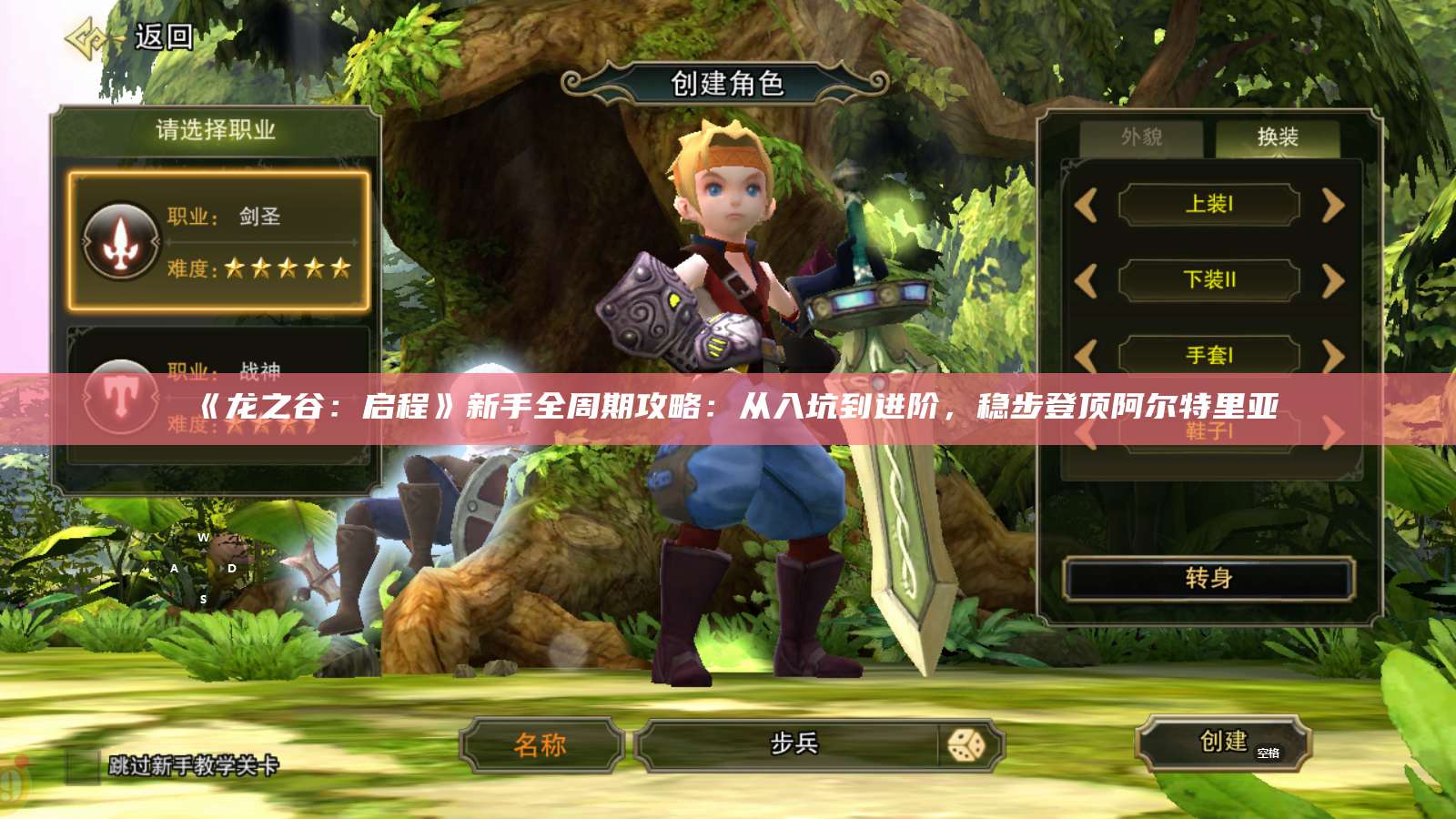Click left arrow to change 下装II

click(x=1085, y=281)
